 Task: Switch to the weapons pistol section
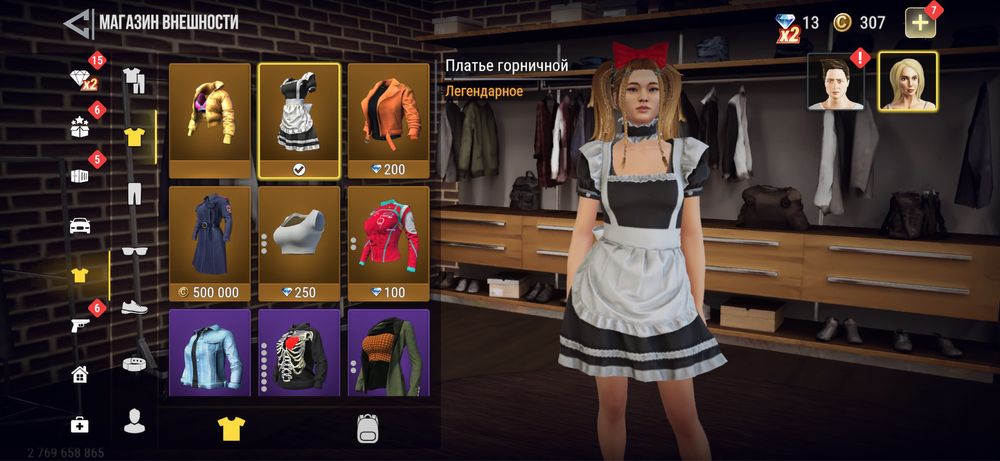(80, 324)
